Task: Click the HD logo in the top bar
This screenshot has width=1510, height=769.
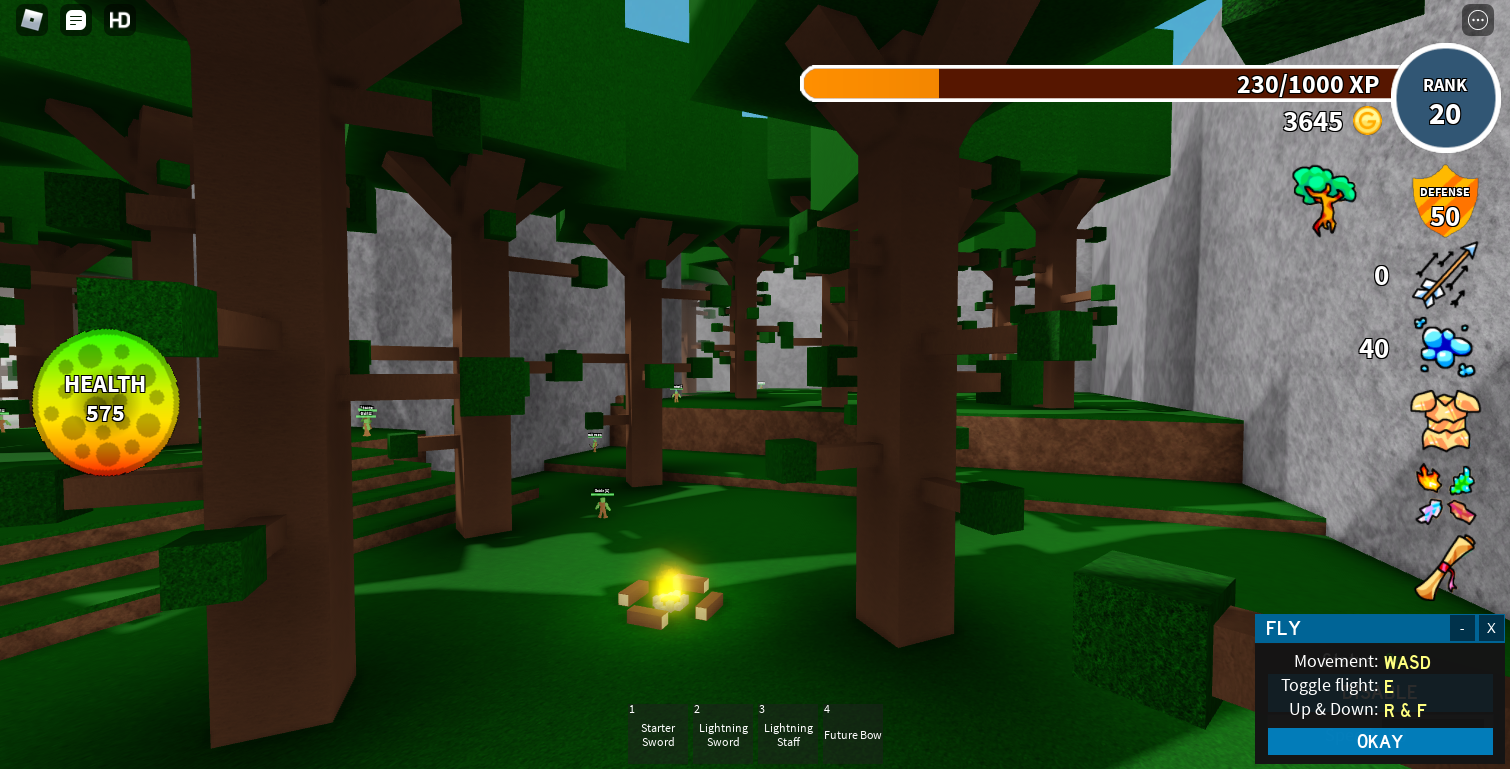Action: [x=119, y=19]
